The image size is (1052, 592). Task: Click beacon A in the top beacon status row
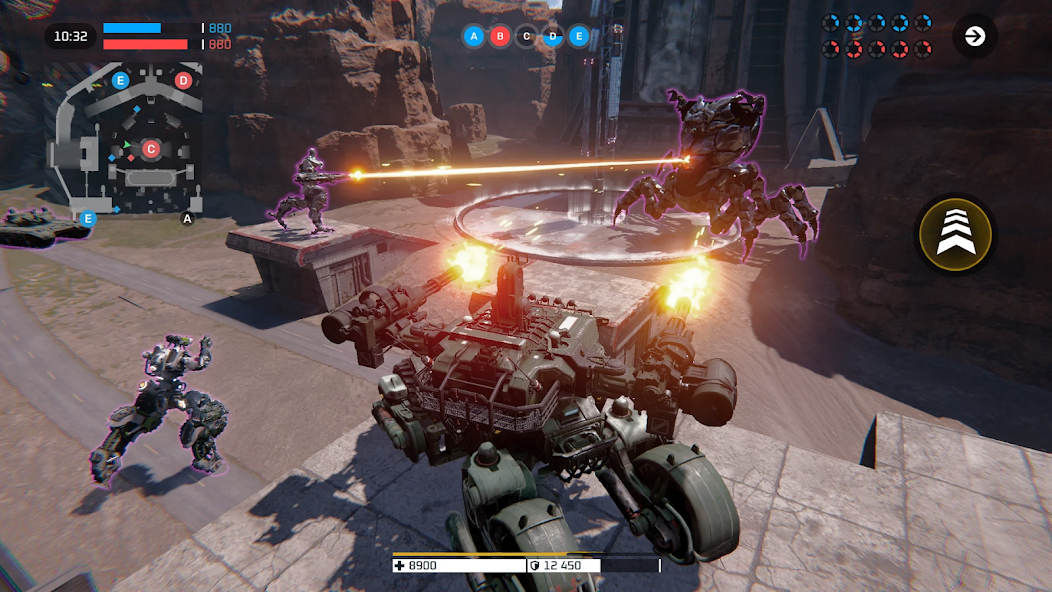click(474, 37)
